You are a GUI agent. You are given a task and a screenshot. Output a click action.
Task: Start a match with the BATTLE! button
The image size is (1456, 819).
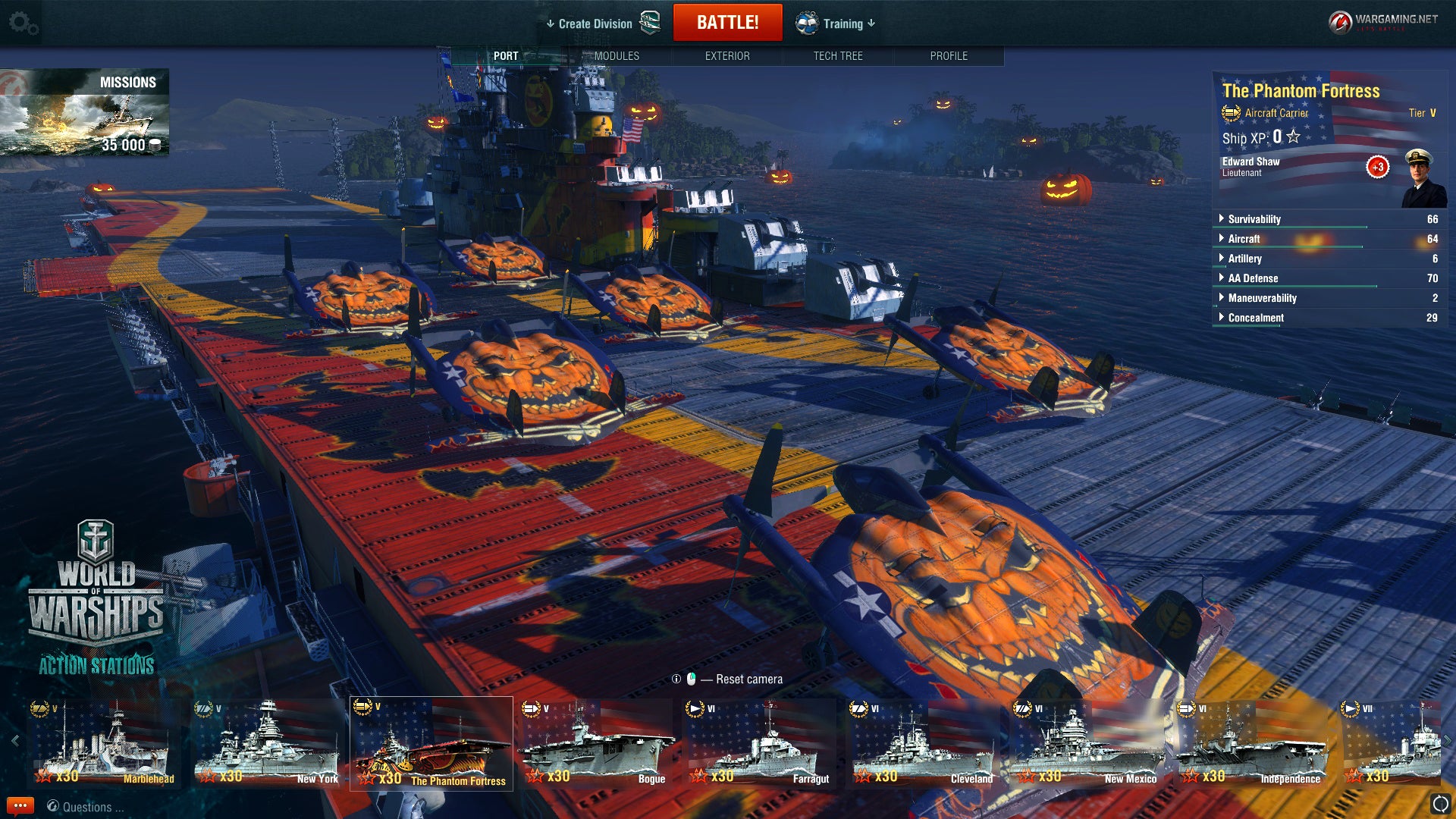[727, 23]
